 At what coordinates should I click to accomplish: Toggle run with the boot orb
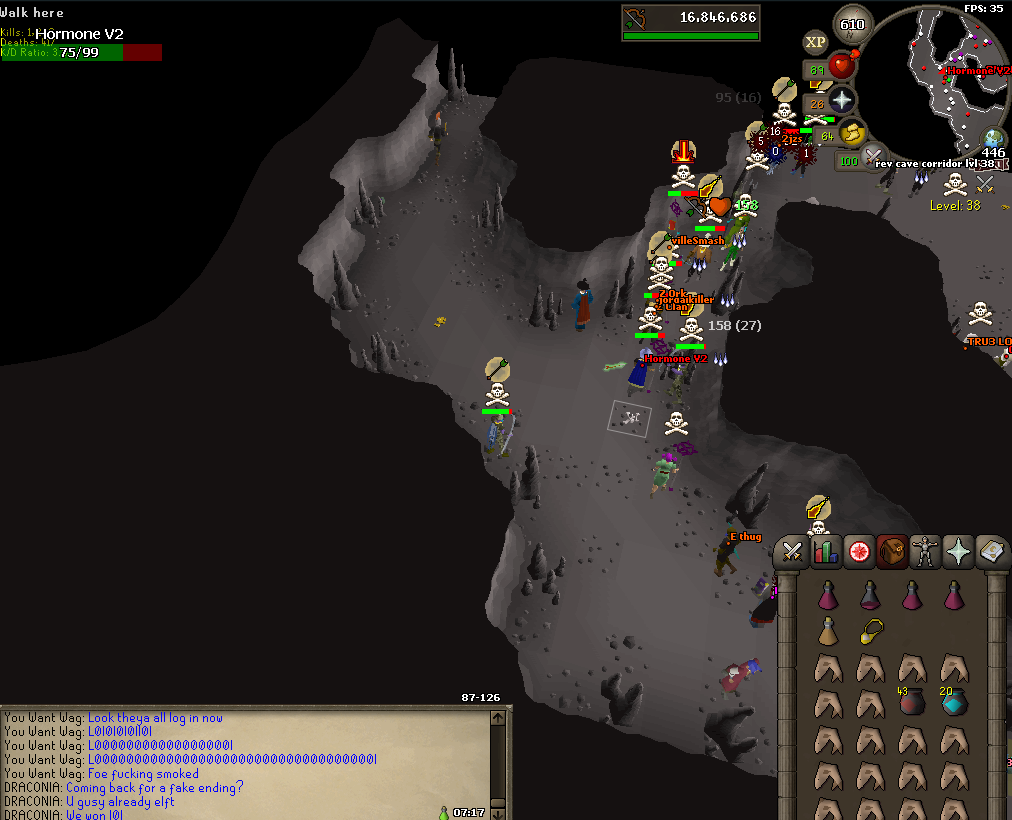tap(852, 132)
